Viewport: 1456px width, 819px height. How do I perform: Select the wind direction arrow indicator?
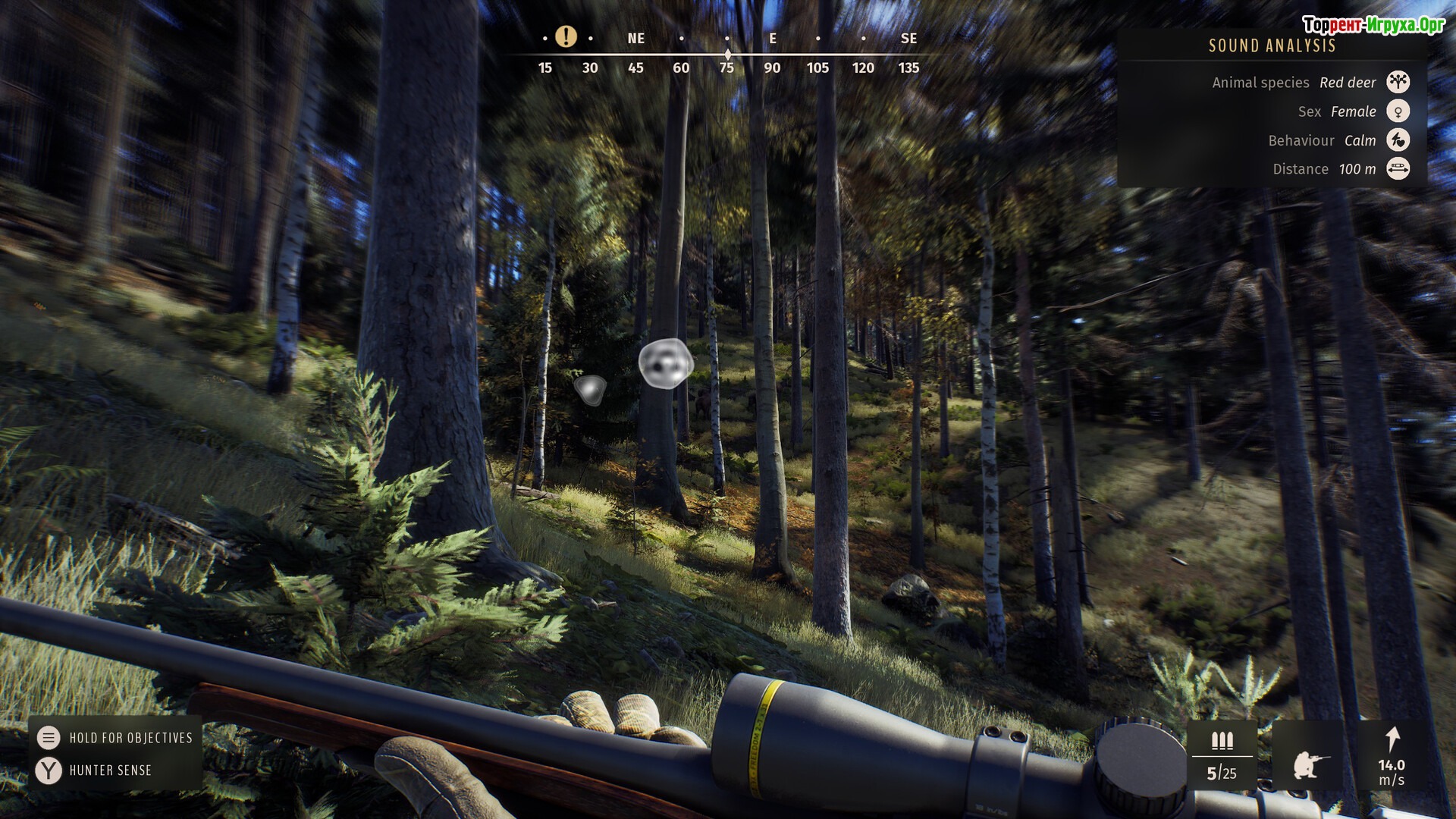click(1392, 739)
